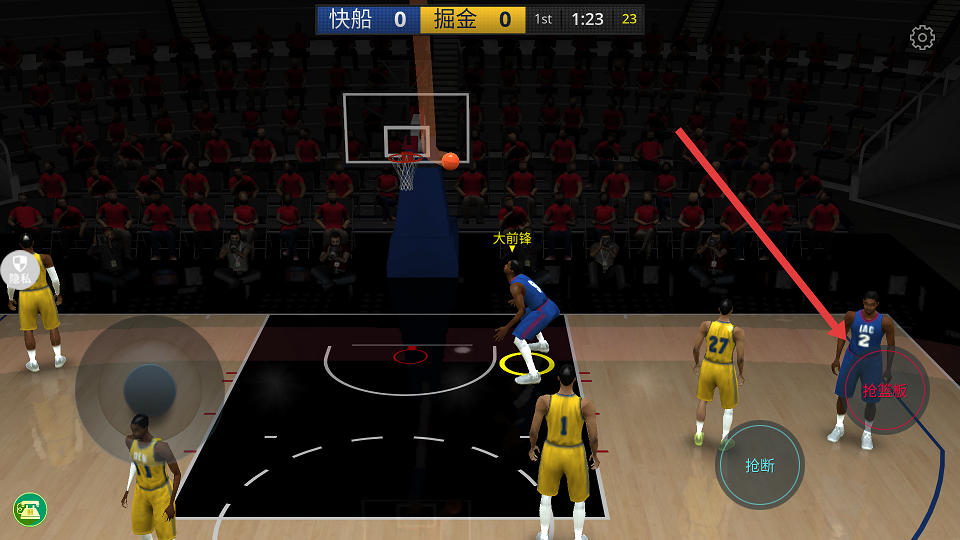
Task: Open the 隐私 privacy shield button
Action: pyautogui.click(x=20, y=271)
